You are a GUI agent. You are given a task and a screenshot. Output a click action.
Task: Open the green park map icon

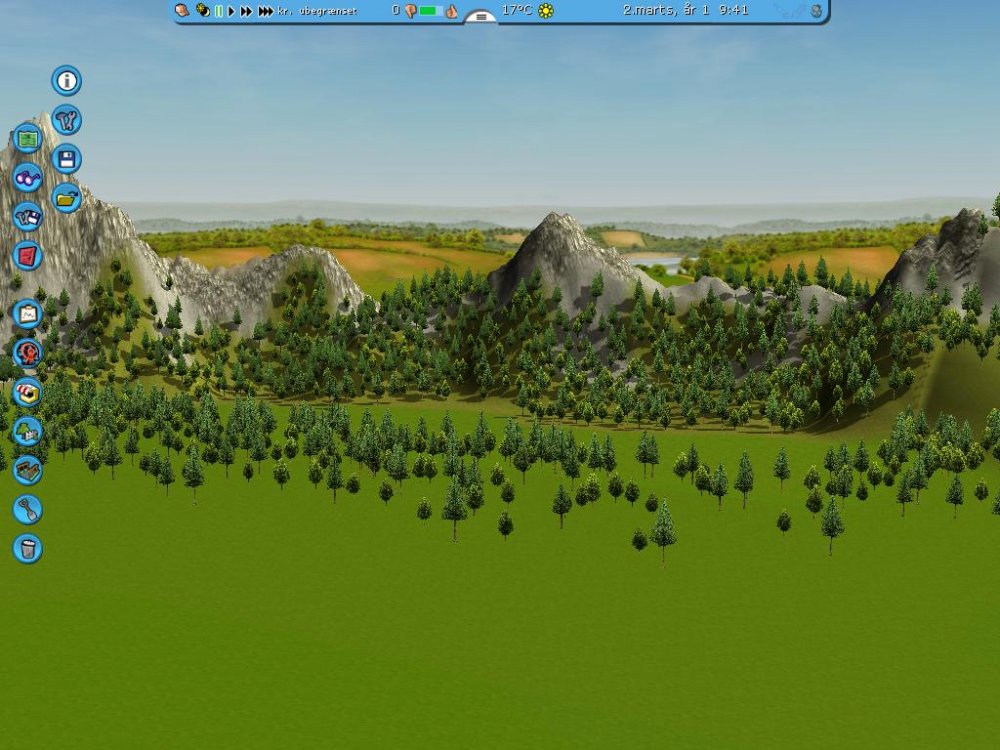coord(28,139)
